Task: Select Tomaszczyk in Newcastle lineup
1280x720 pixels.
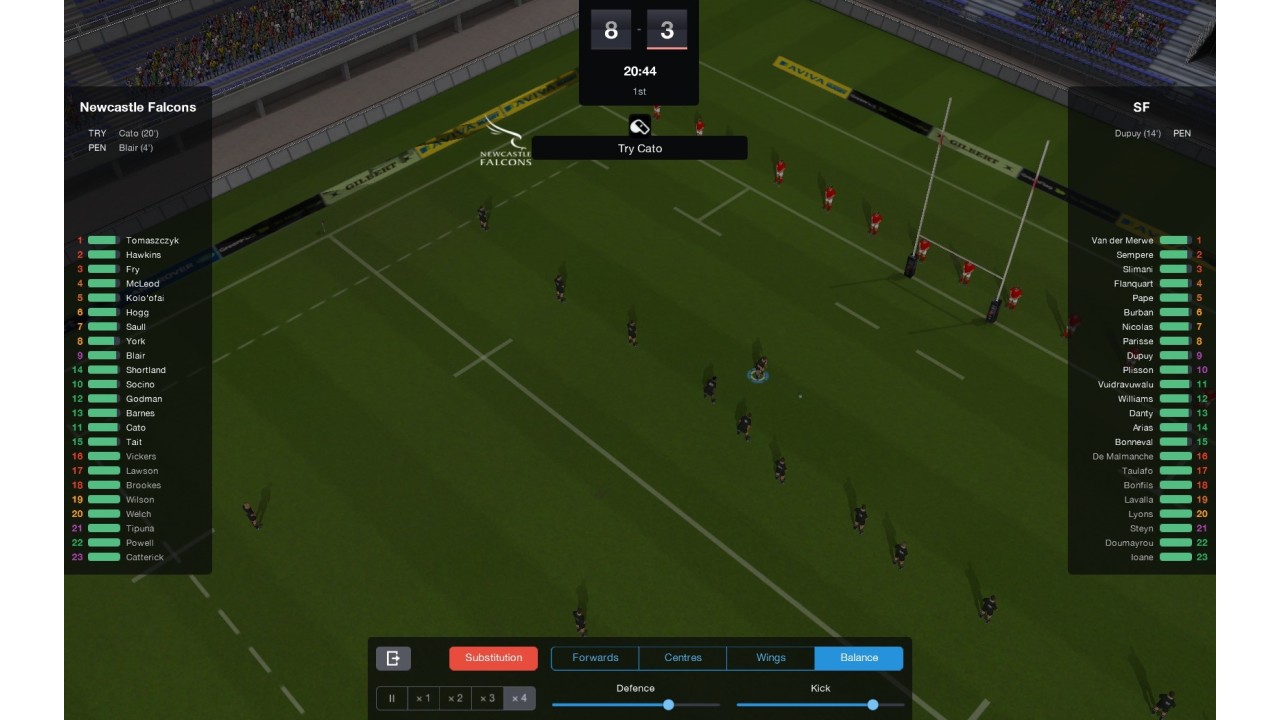Action: 152,241
